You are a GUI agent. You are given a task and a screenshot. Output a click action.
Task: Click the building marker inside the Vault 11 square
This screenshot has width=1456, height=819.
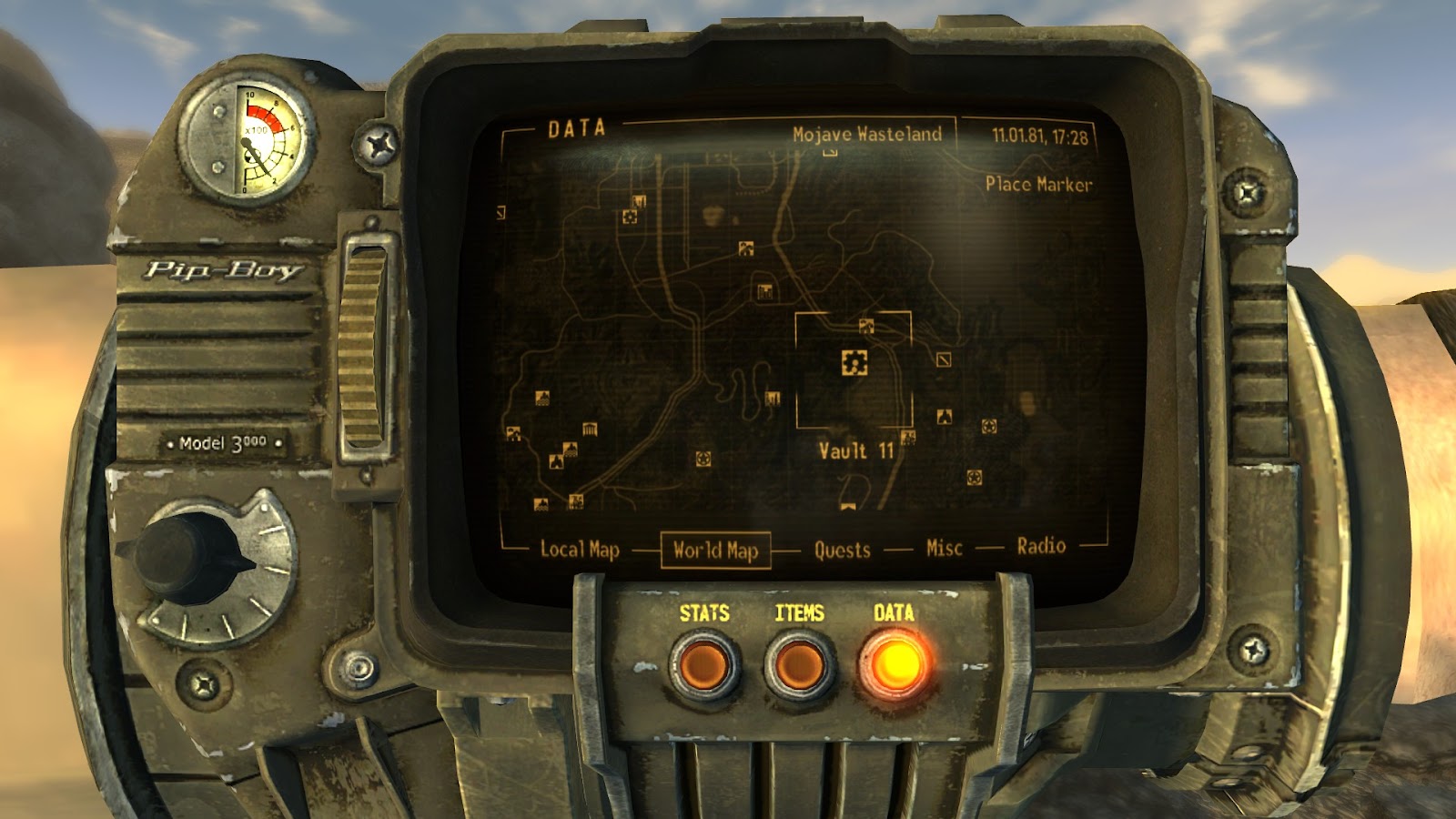point(865,326)
